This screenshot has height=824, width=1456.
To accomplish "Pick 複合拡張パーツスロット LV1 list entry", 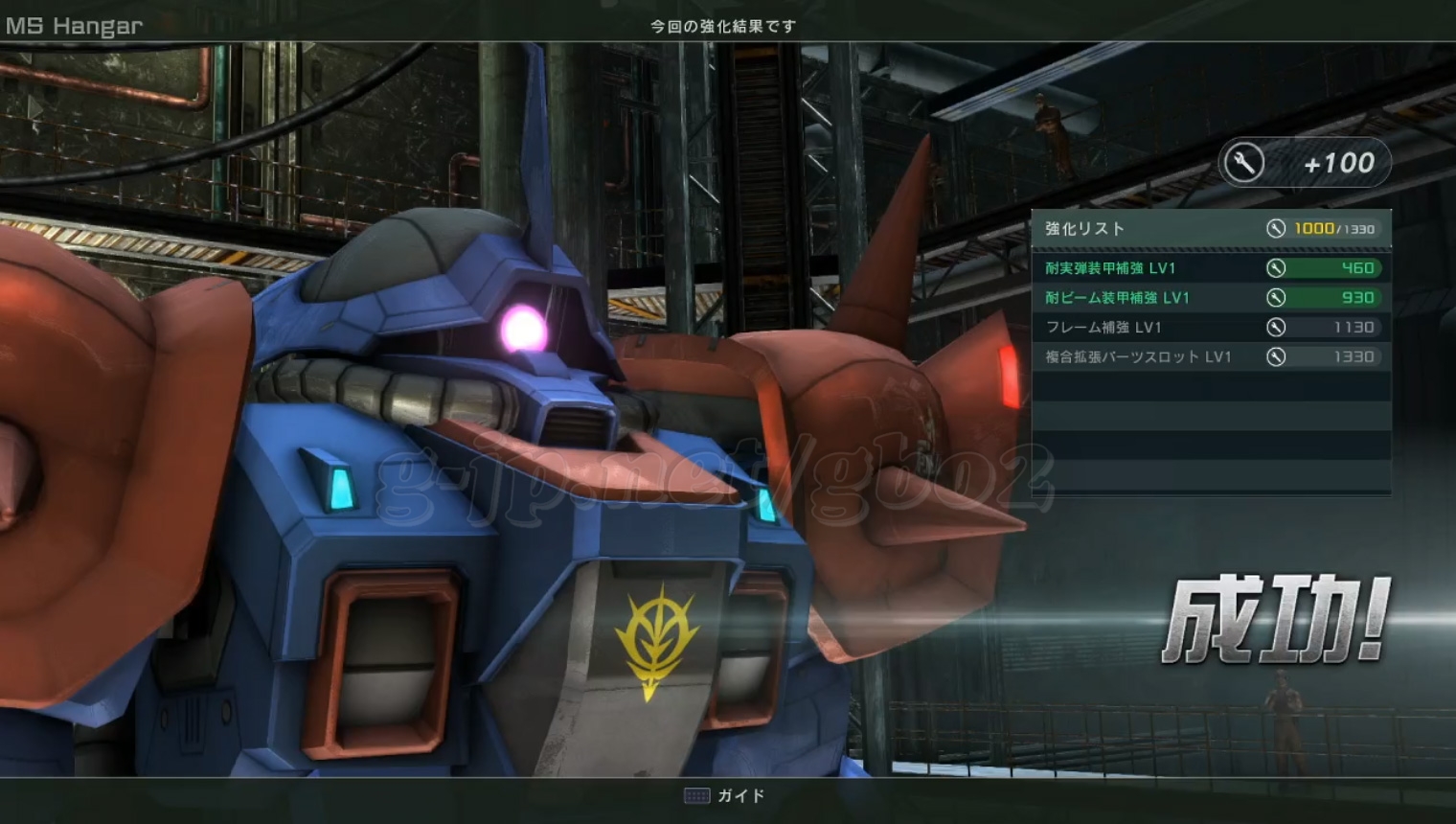I will pyautogui.click(x=1211, y=357).
